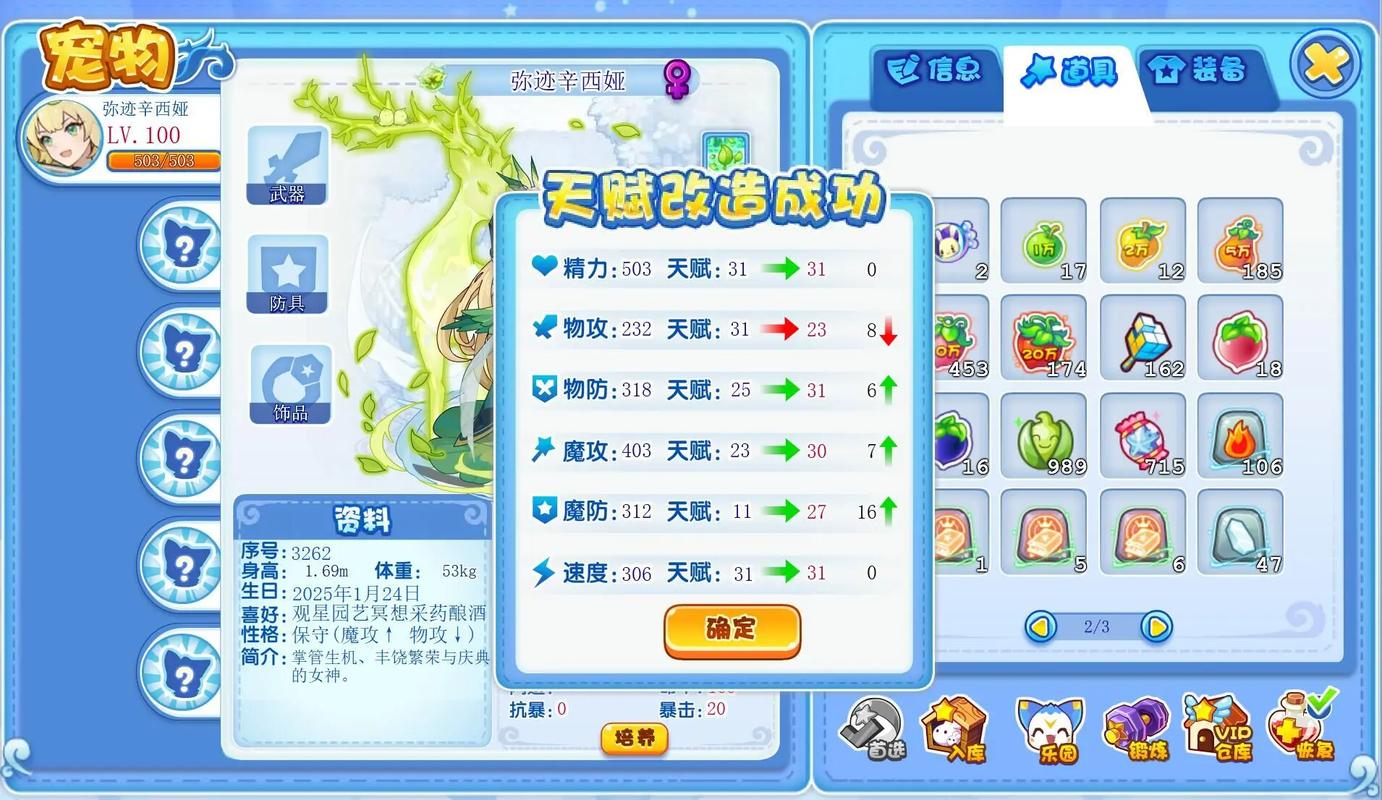Click the 培养 training button
This screenshot has width=1382, height=800.
point(633,740)
